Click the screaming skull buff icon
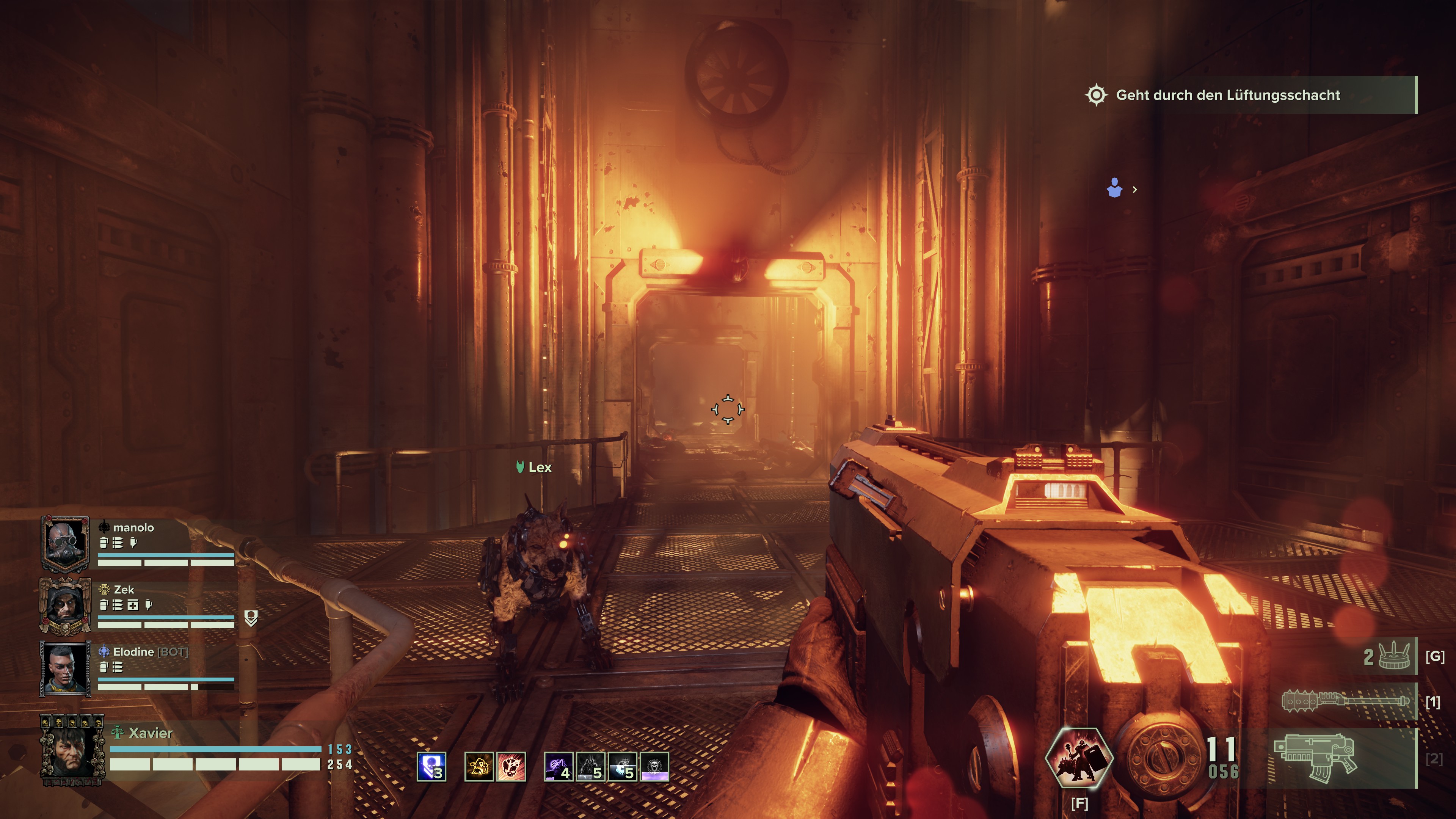The width and height of the screenshot is (1456, 819). pos(654,767)
